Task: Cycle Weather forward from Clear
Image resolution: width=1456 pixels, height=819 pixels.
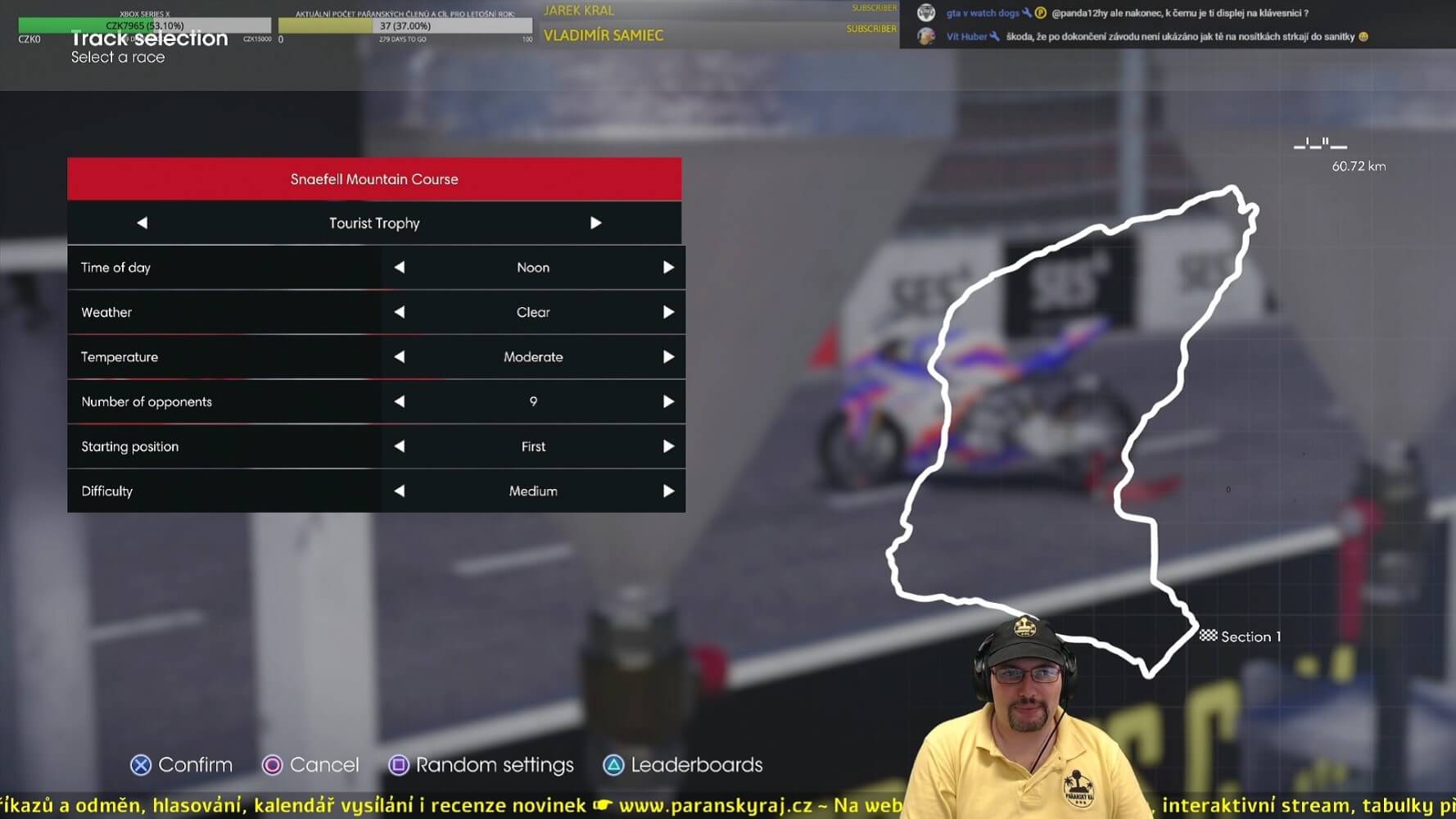Action: point(668,312)
